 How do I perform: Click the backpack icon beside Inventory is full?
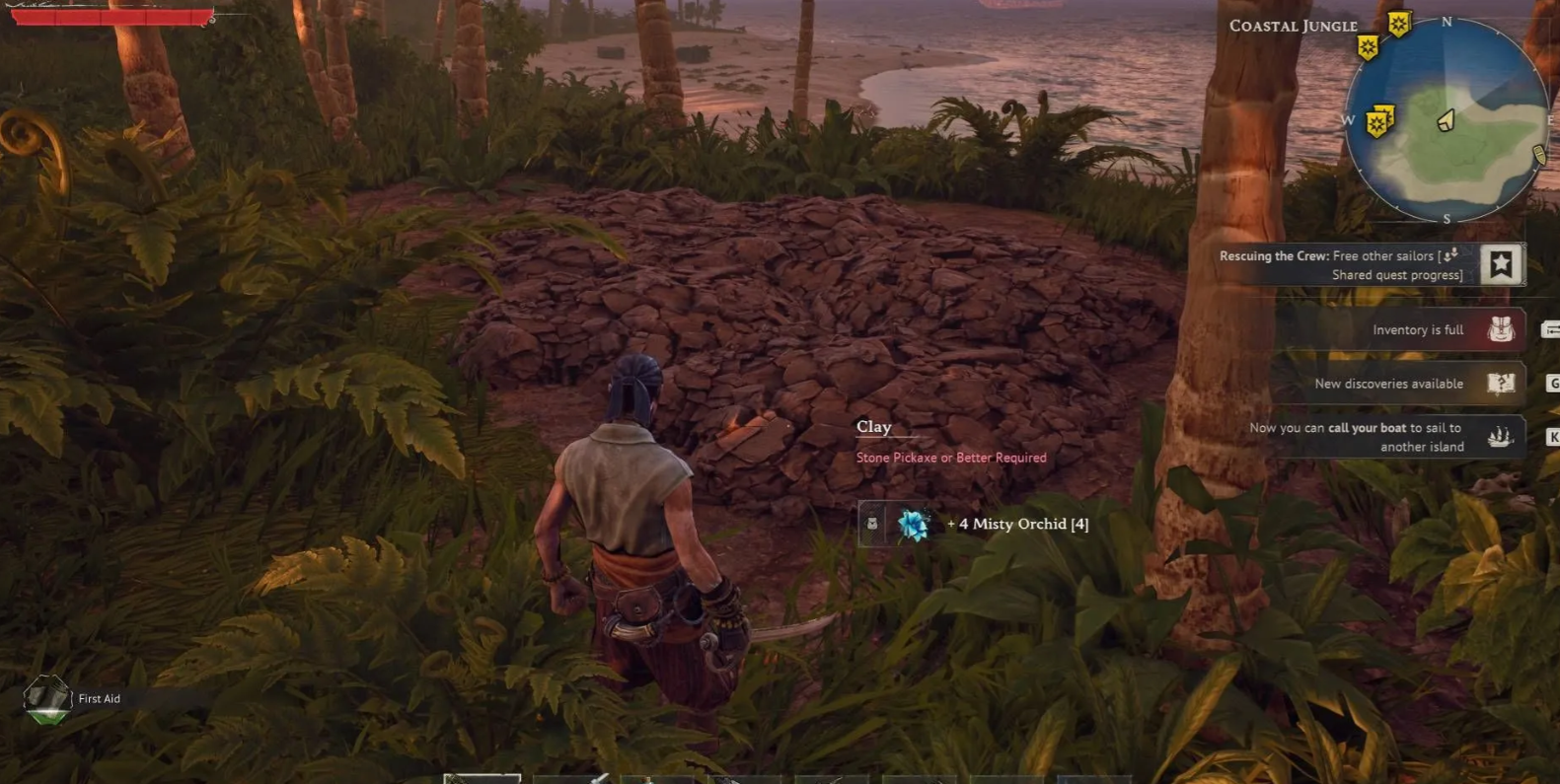1501,329
